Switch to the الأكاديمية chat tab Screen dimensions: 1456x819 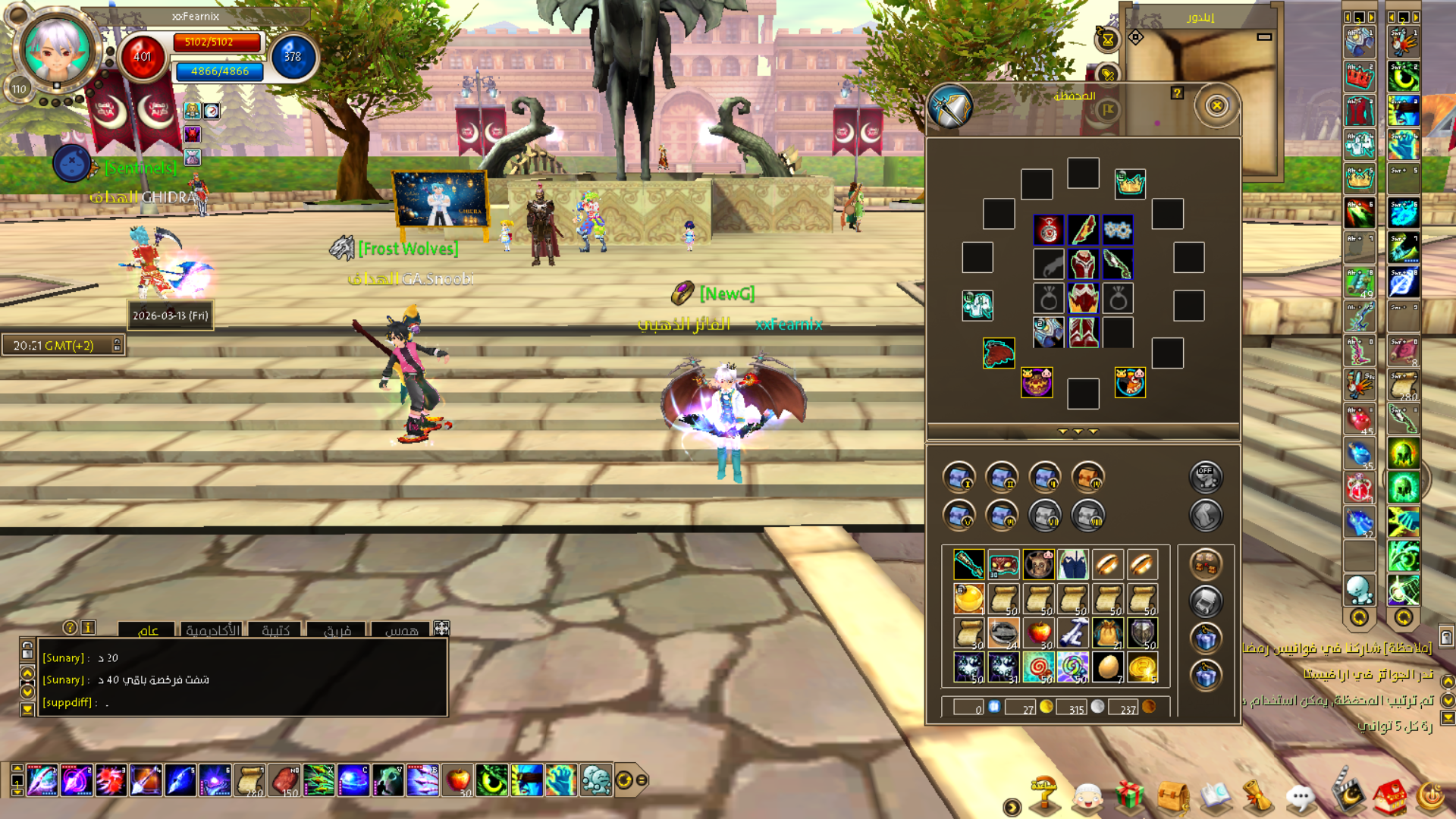[x=213, y=630]
